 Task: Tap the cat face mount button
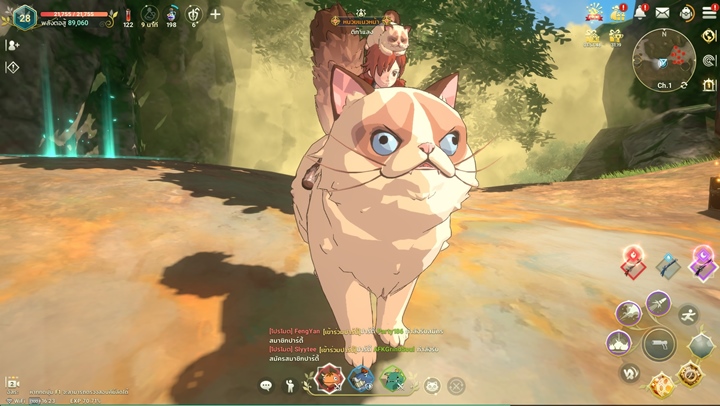pos(432,385)
